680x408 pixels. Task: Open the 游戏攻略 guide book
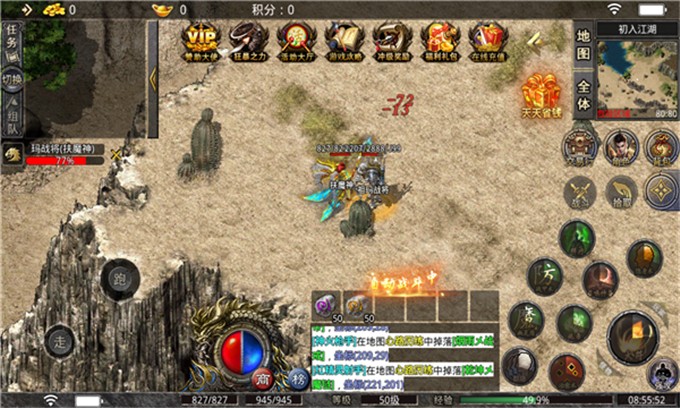[346, 42]
